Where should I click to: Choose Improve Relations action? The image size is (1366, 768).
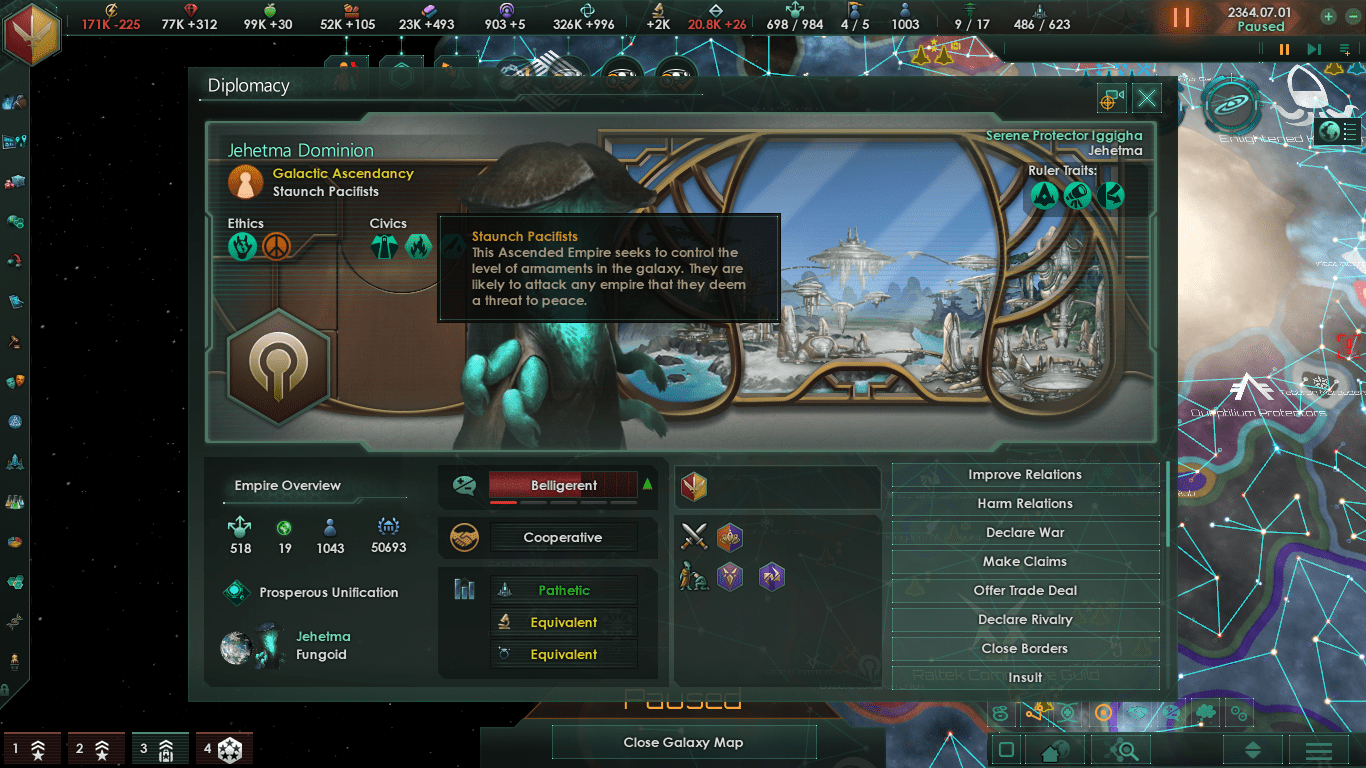[1025, 475]
